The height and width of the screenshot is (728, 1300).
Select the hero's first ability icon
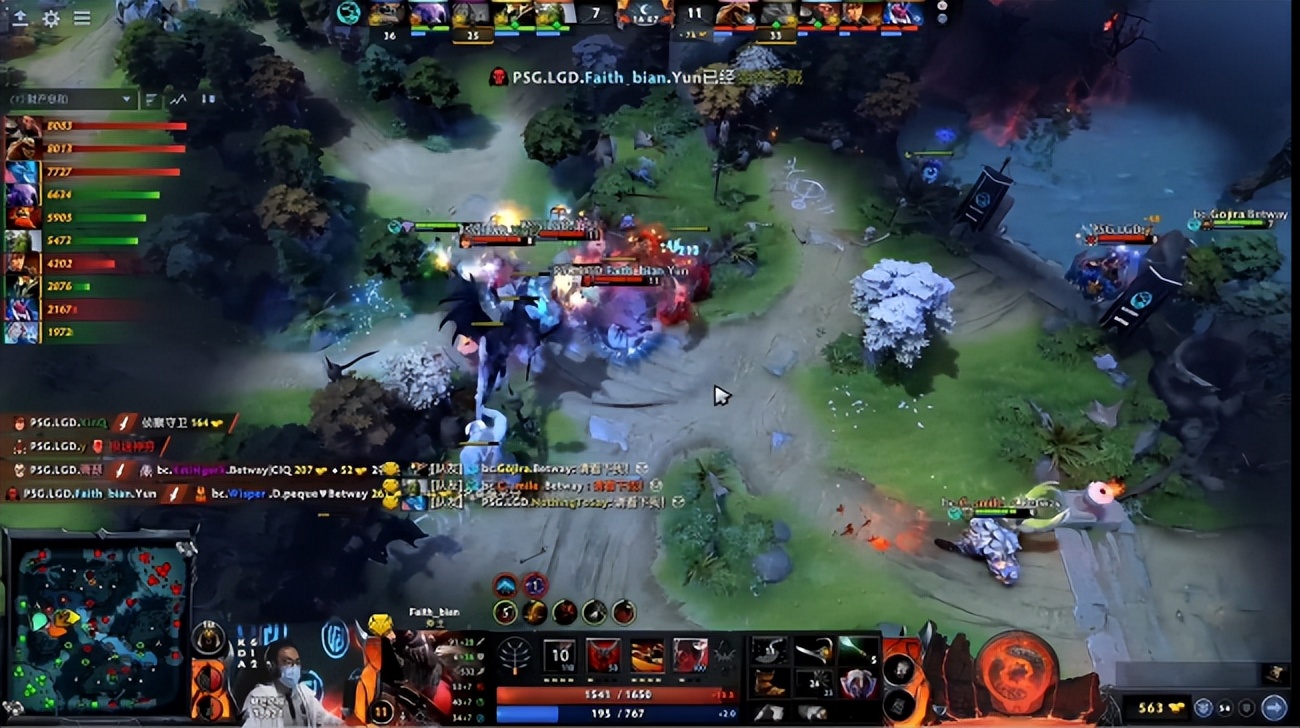(506, 613)
